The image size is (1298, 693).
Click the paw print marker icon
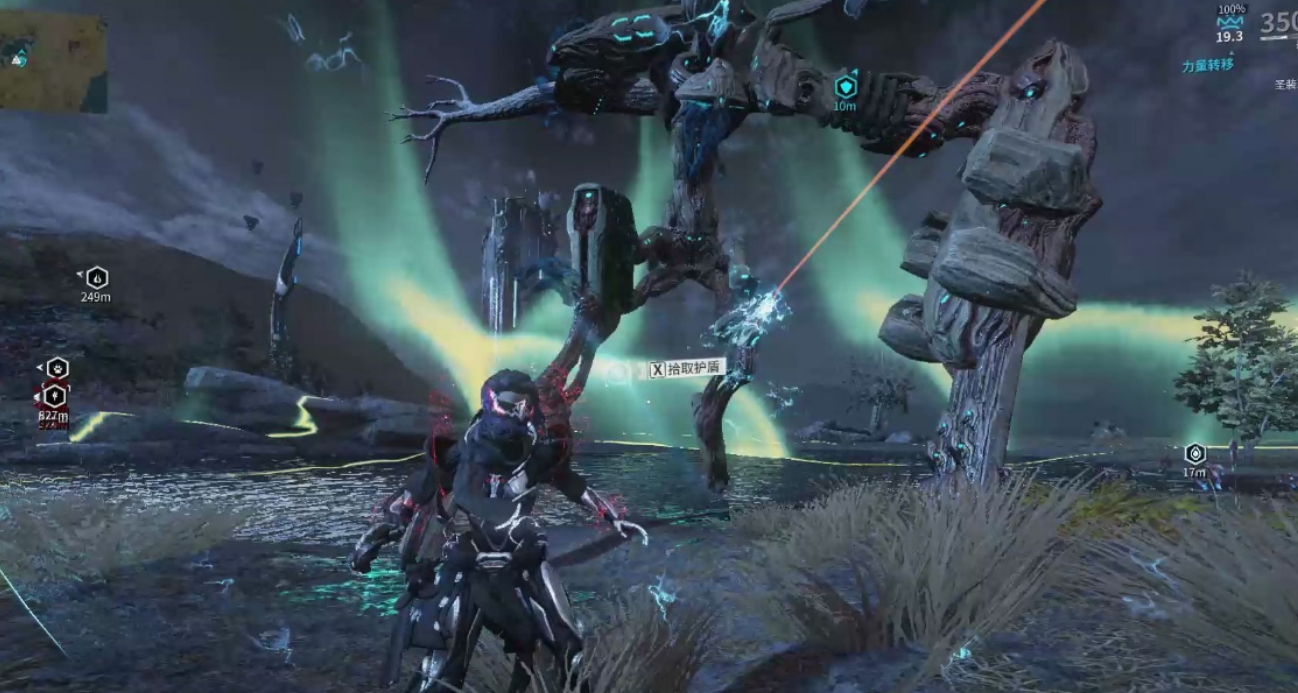tap(58, 368)
